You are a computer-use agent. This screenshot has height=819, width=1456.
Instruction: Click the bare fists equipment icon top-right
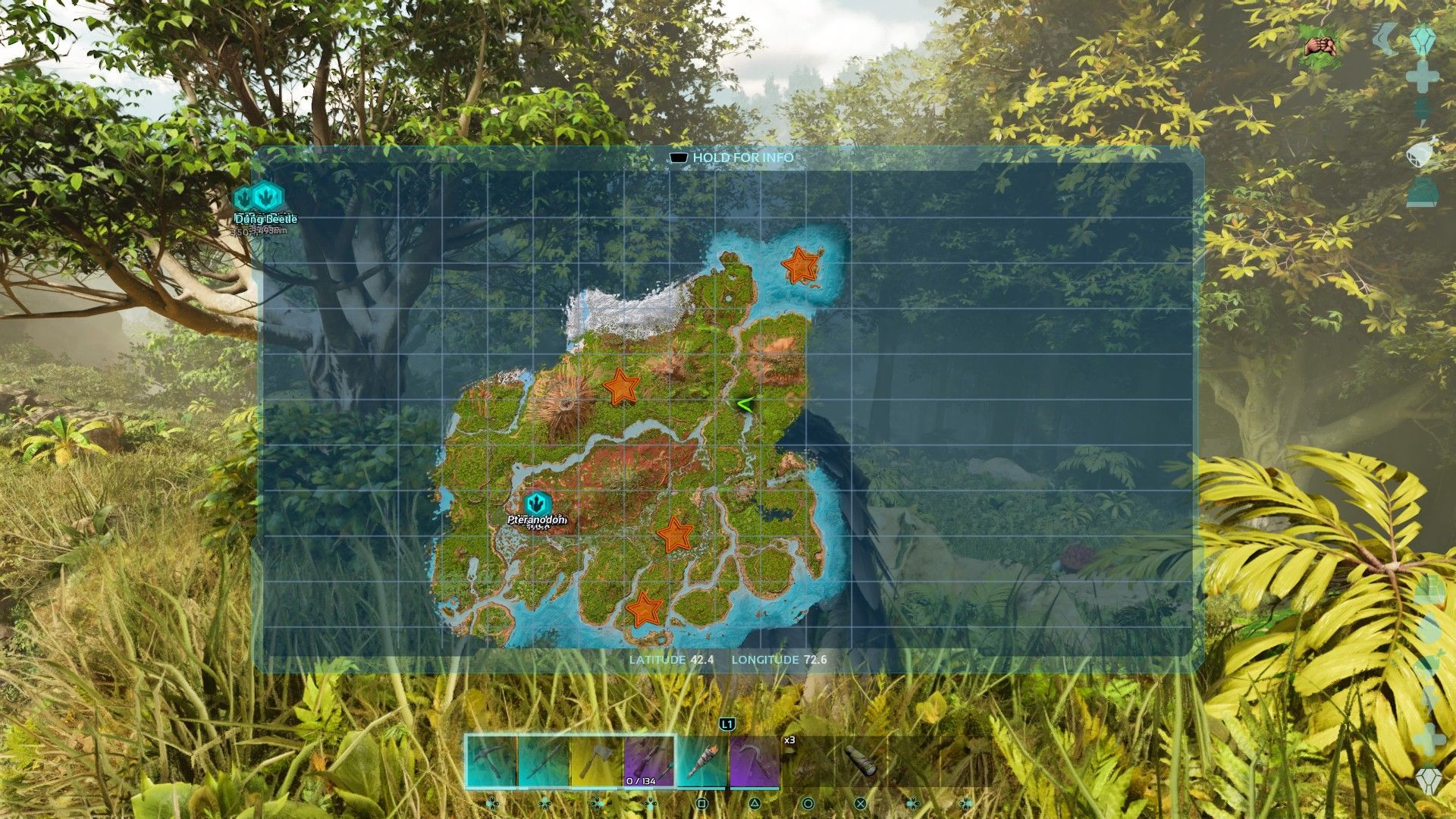(1322, 44)
